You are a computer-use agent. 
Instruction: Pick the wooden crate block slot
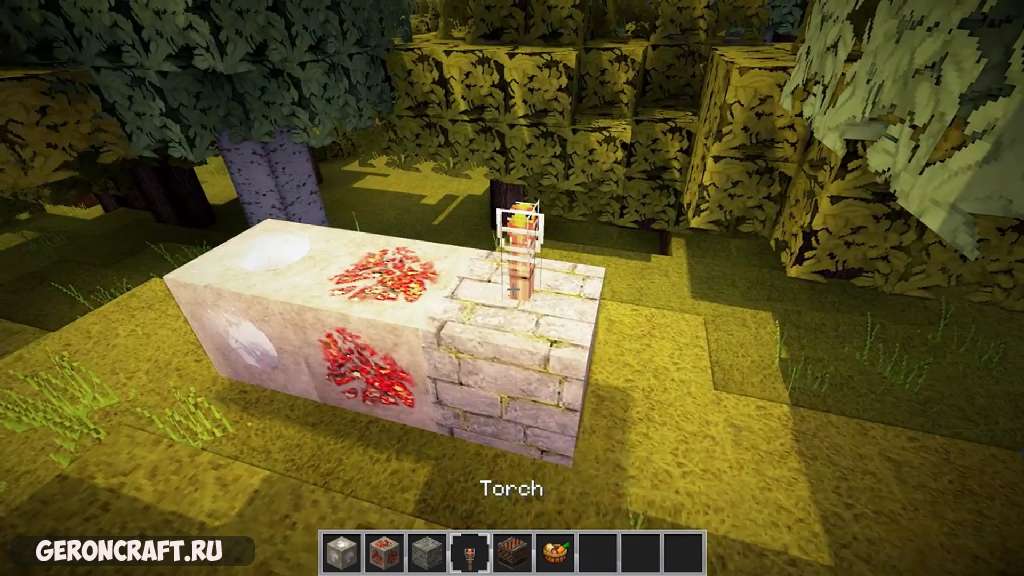512,552
